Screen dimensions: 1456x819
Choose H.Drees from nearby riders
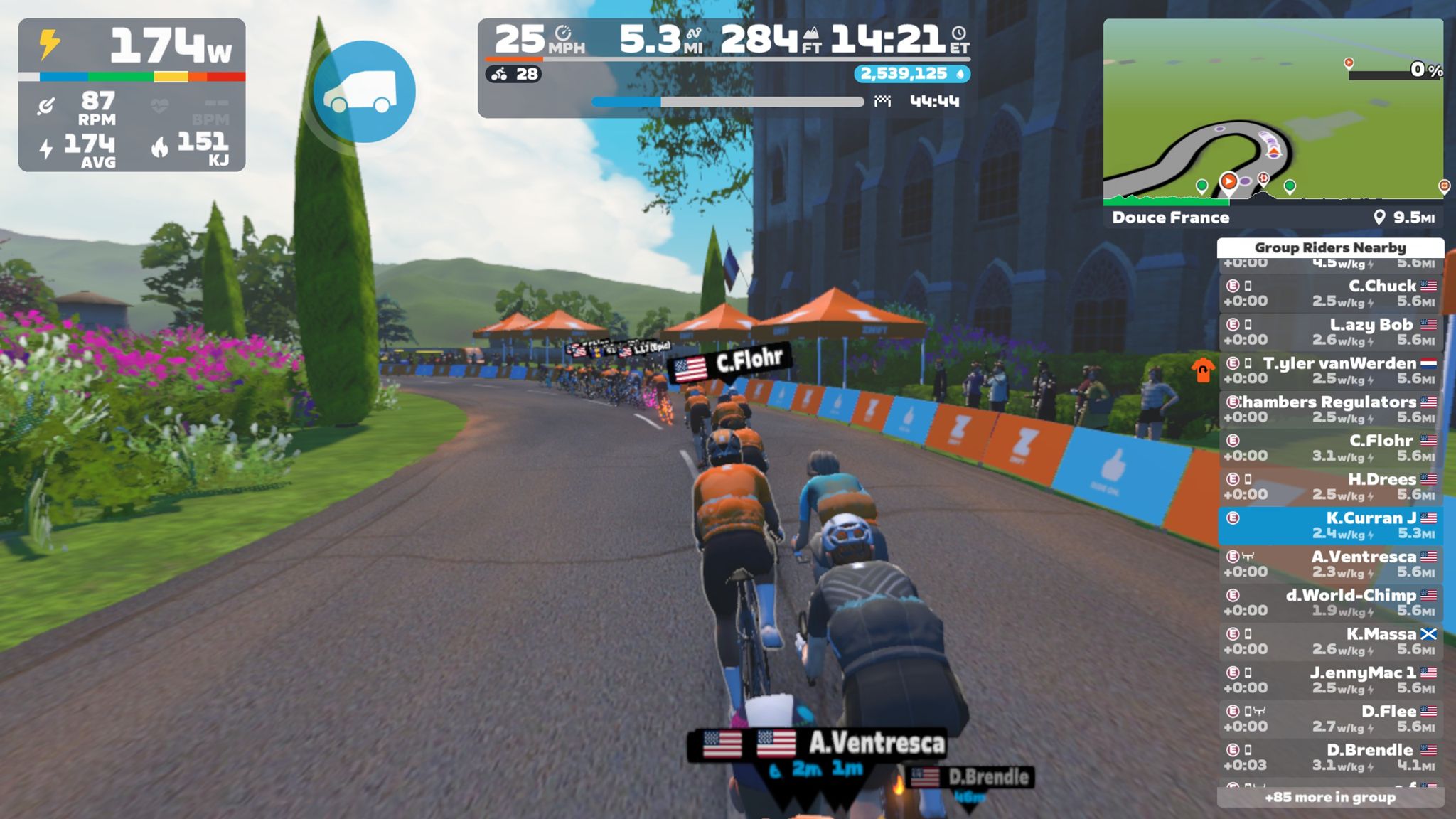tap(1329, 486)
